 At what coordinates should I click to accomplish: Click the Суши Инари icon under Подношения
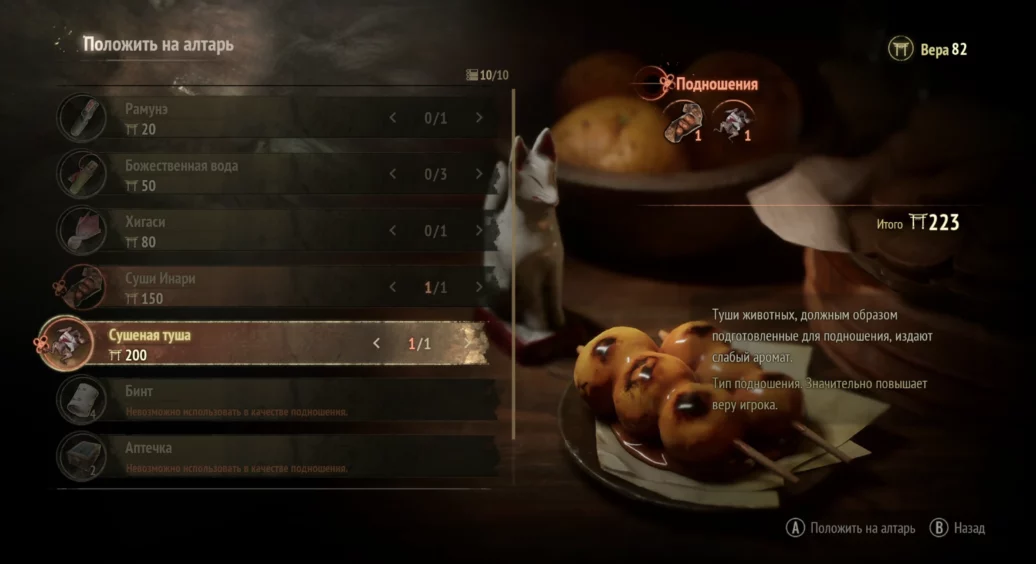click(684, 124)
